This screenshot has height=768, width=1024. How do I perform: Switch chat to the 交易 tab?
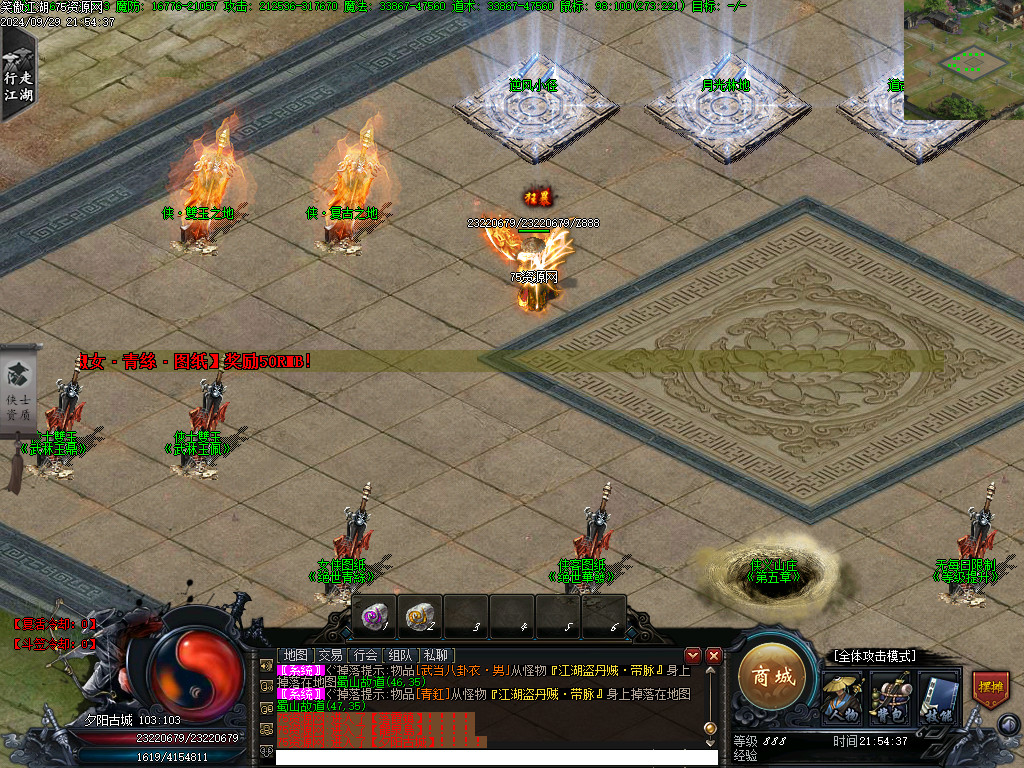[x=330, y=655]
